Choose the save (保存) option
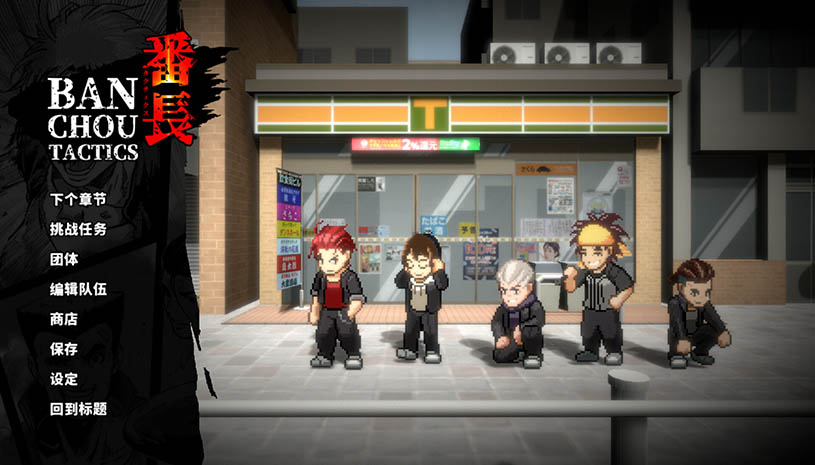 point(64,349)
